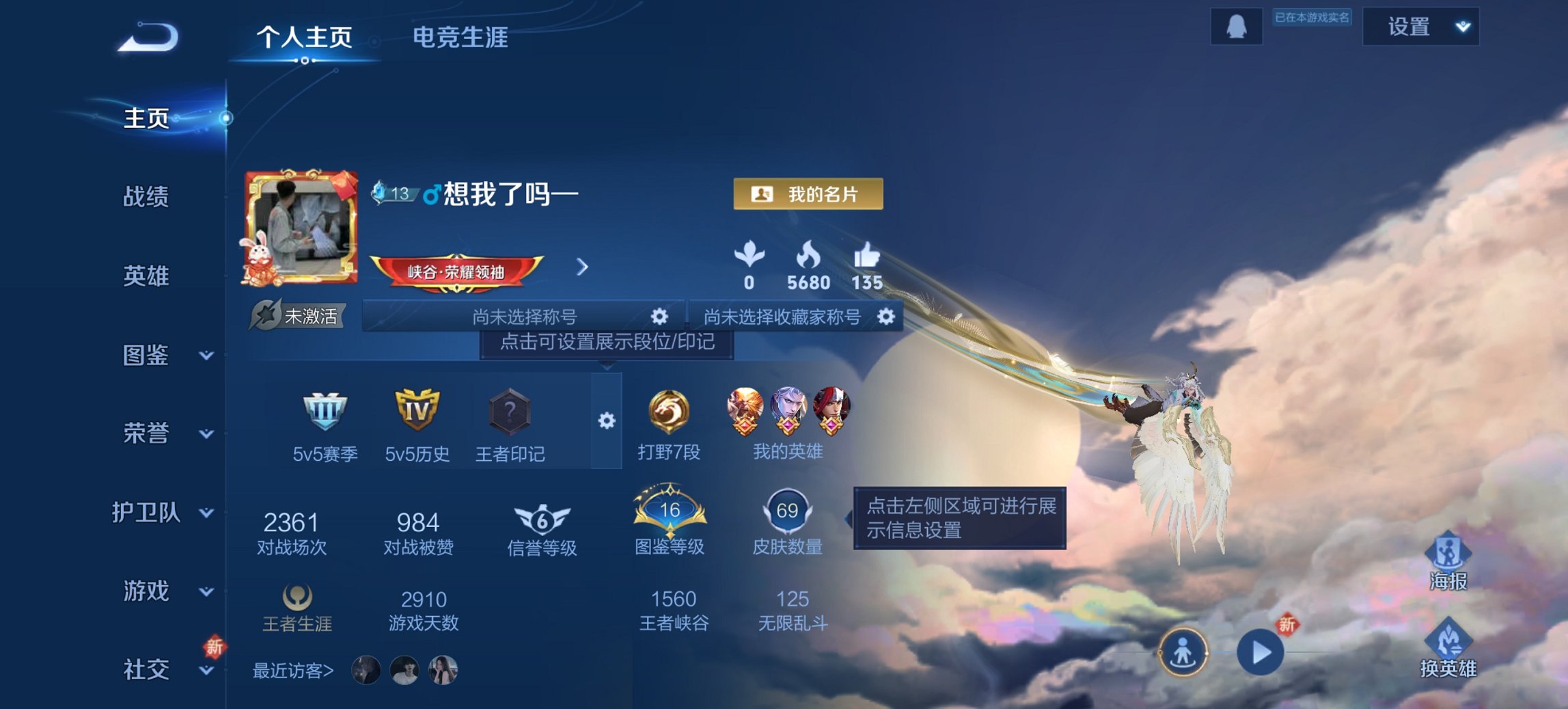
Task: Select 战绩 in the left sidebar
Action: pos(146,197)
